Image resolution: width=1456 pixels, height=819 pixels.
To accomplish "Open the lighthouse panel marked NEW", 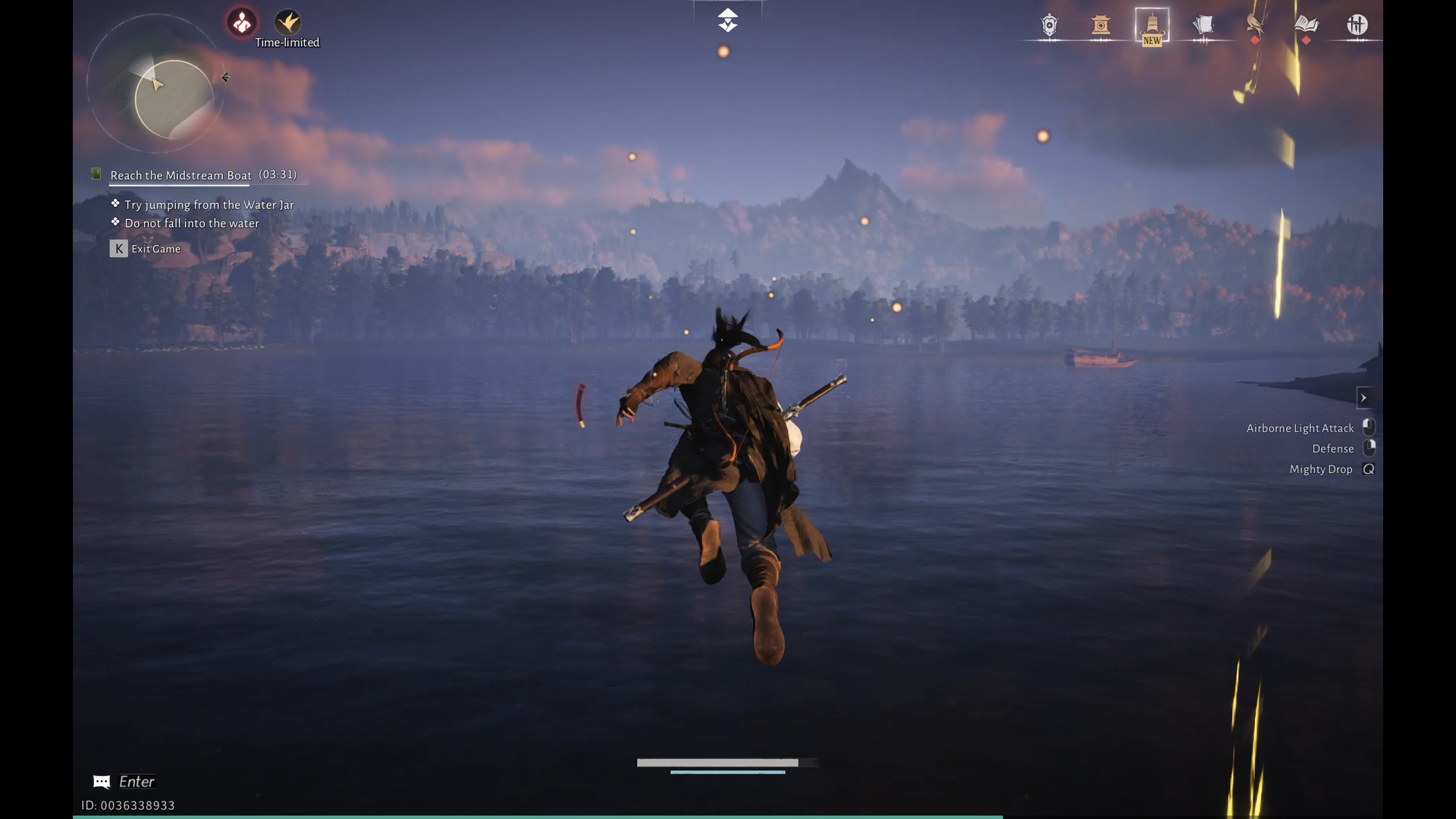I will point(1151,24).
